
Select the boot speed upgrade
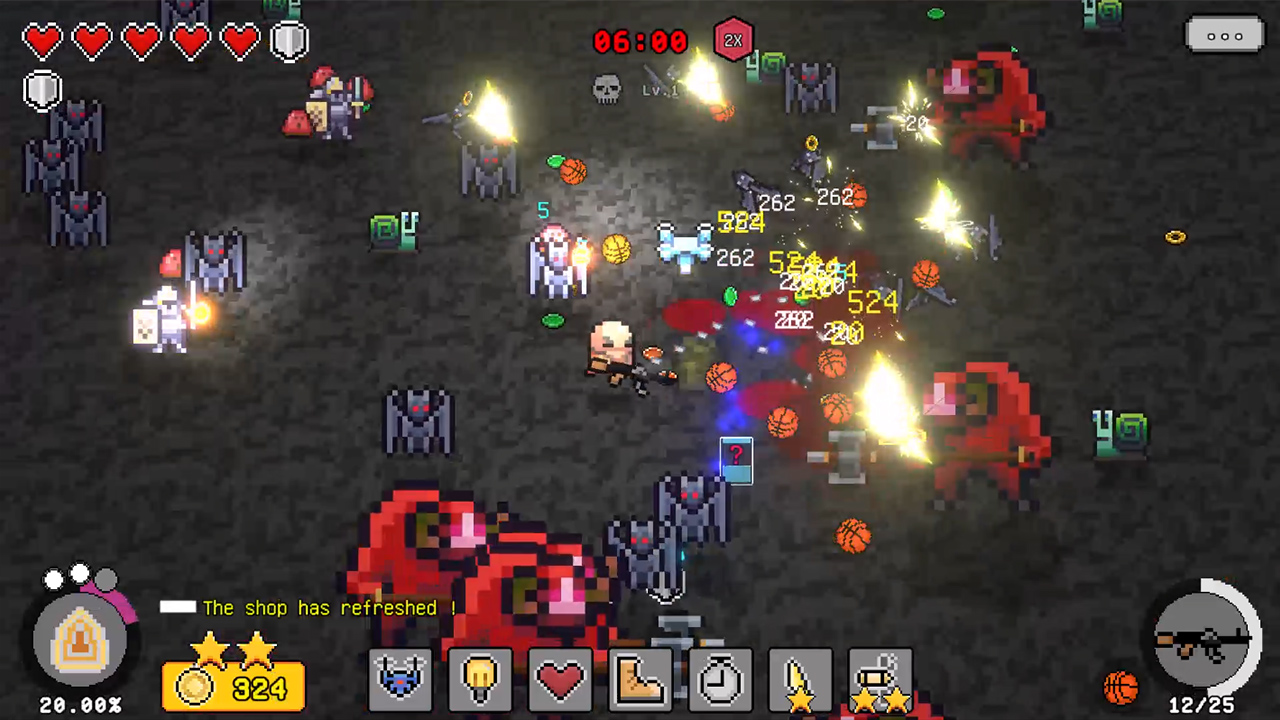point(640,680)
